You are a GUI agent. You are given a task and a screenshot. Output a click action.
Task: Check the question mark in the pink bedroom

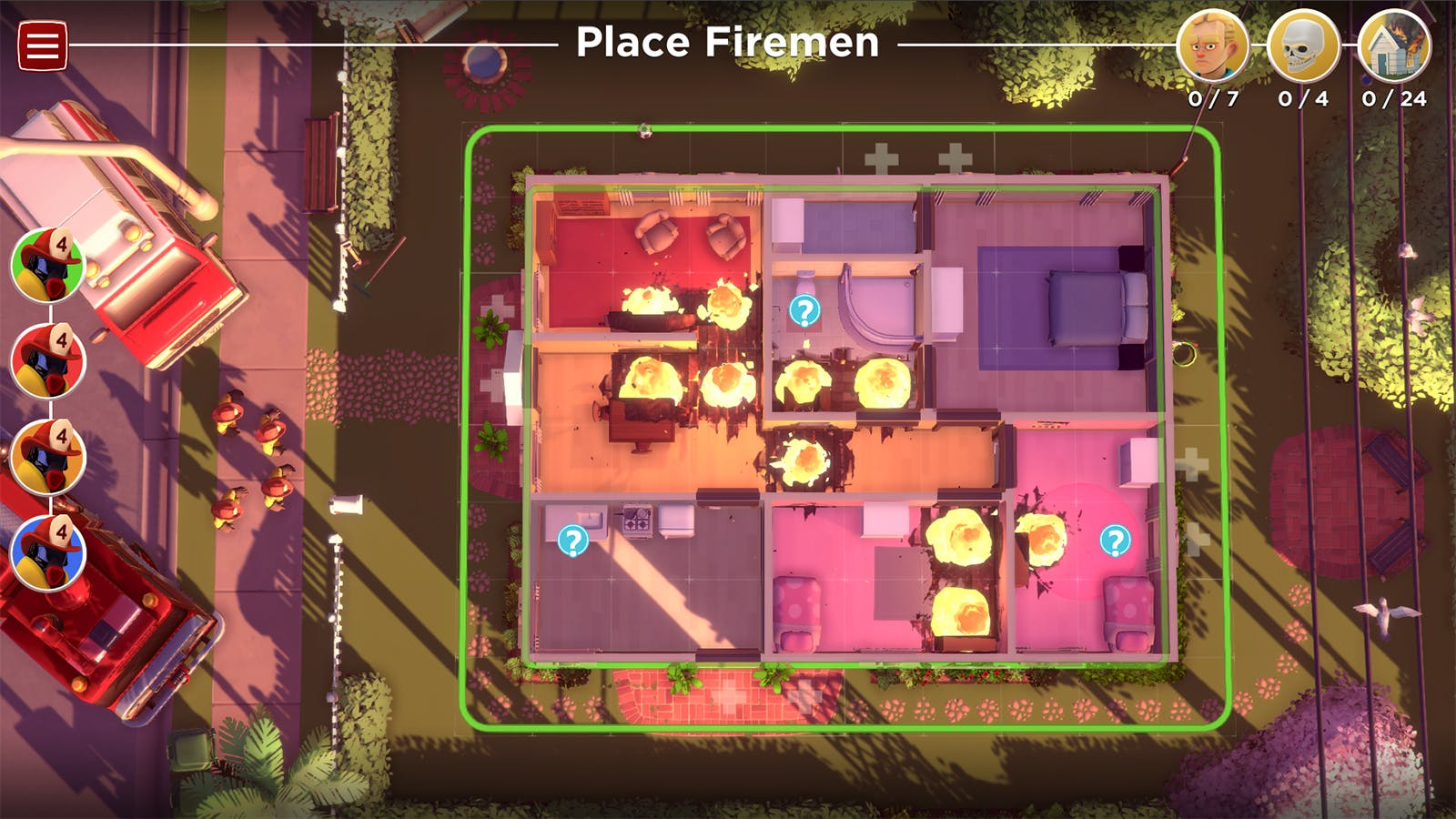[1115, 541]
